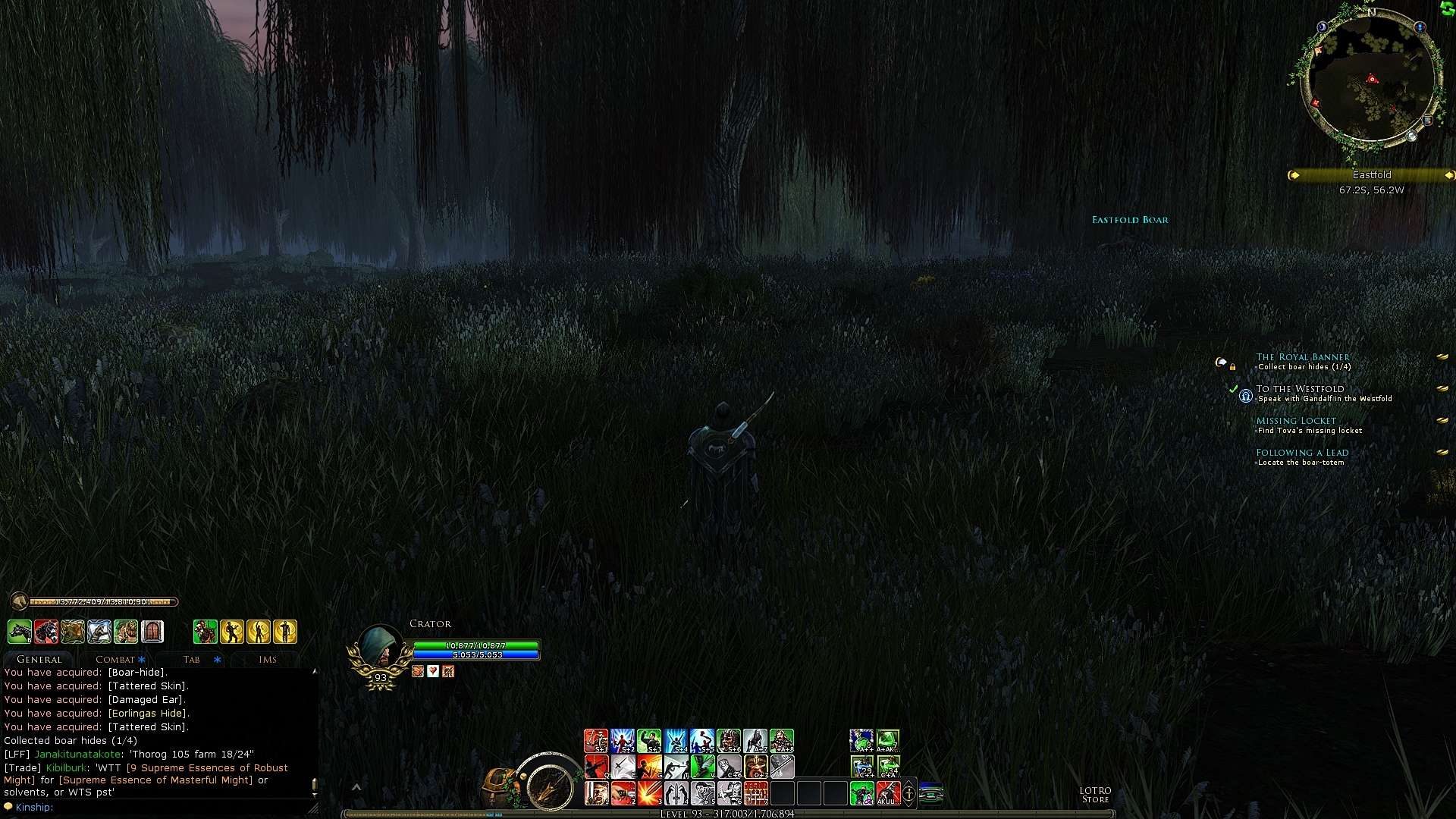Click The Royal Banner quest title

tap(1303, 357)
